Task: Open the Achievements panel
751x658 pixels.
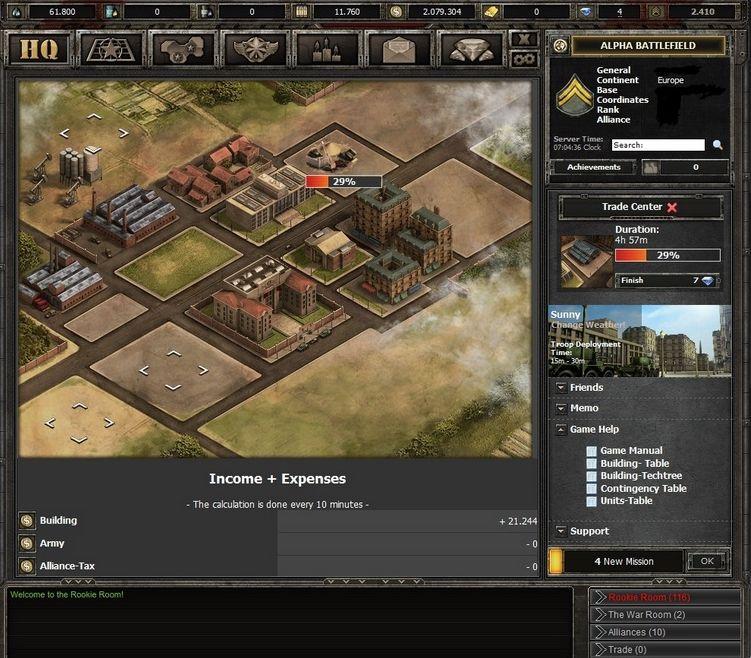Action: [593, 167]
